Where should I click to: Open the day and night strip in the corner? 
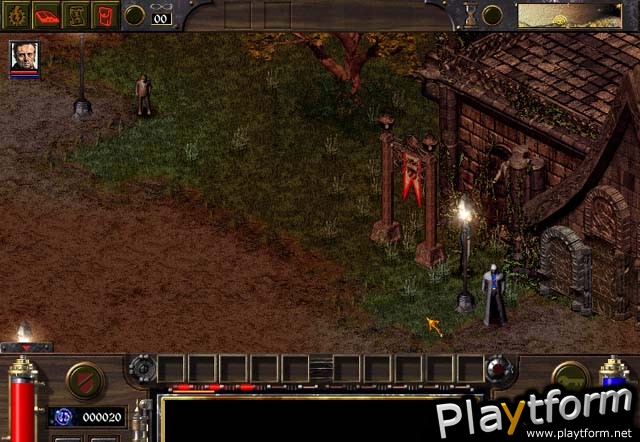point(577,15)
